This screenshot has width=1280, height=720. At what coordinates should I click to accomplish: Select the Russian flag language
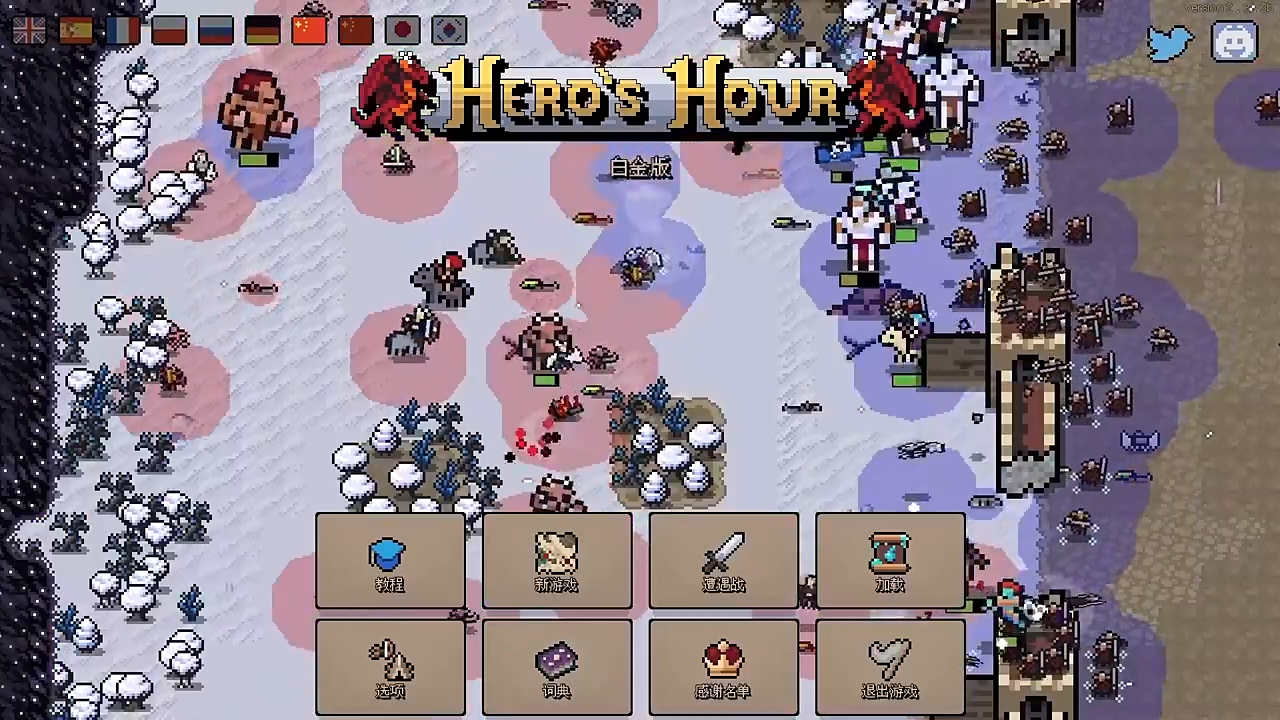216,31
